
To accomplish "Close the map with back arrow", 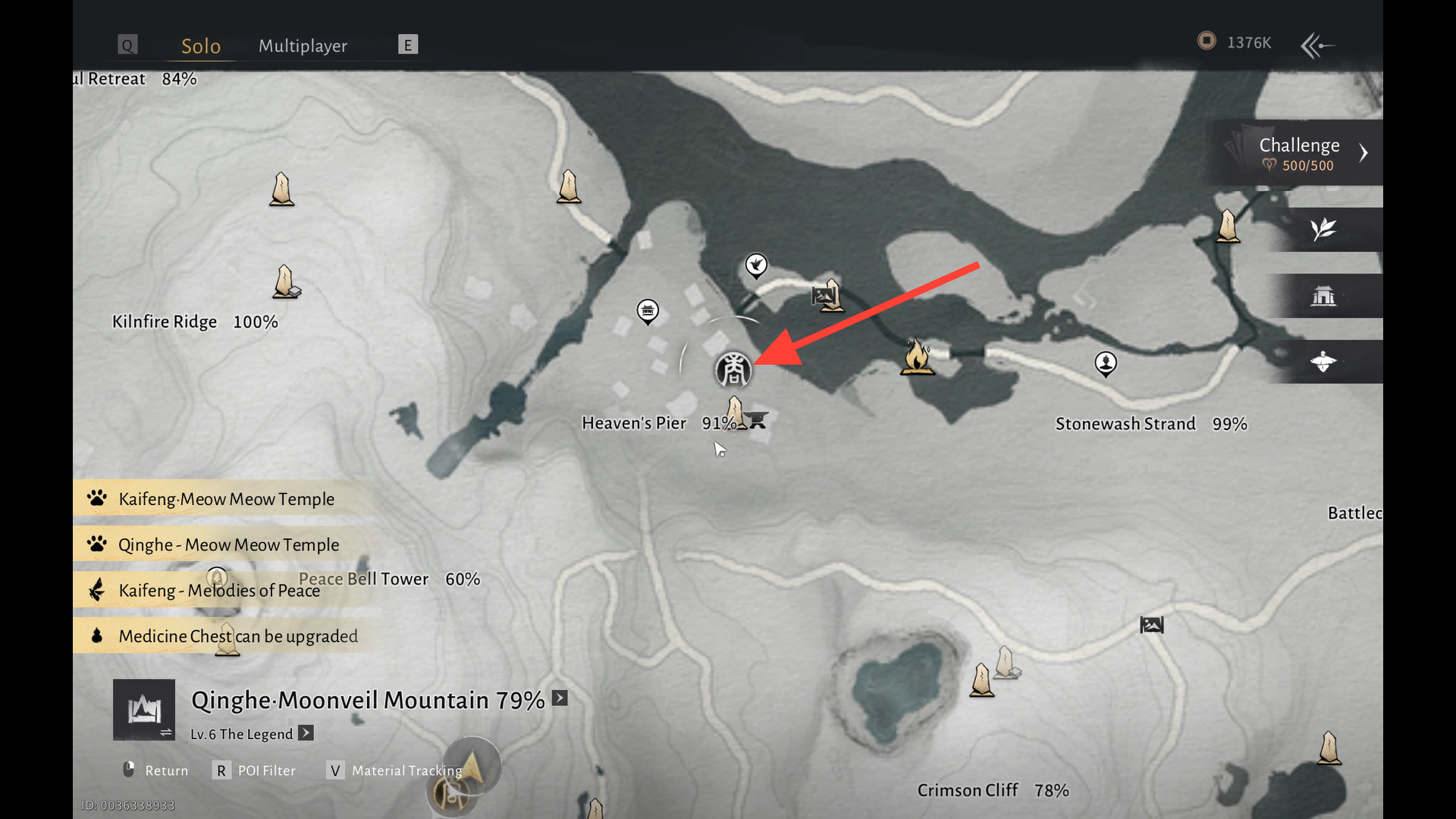I will (x=1317, y=45).
